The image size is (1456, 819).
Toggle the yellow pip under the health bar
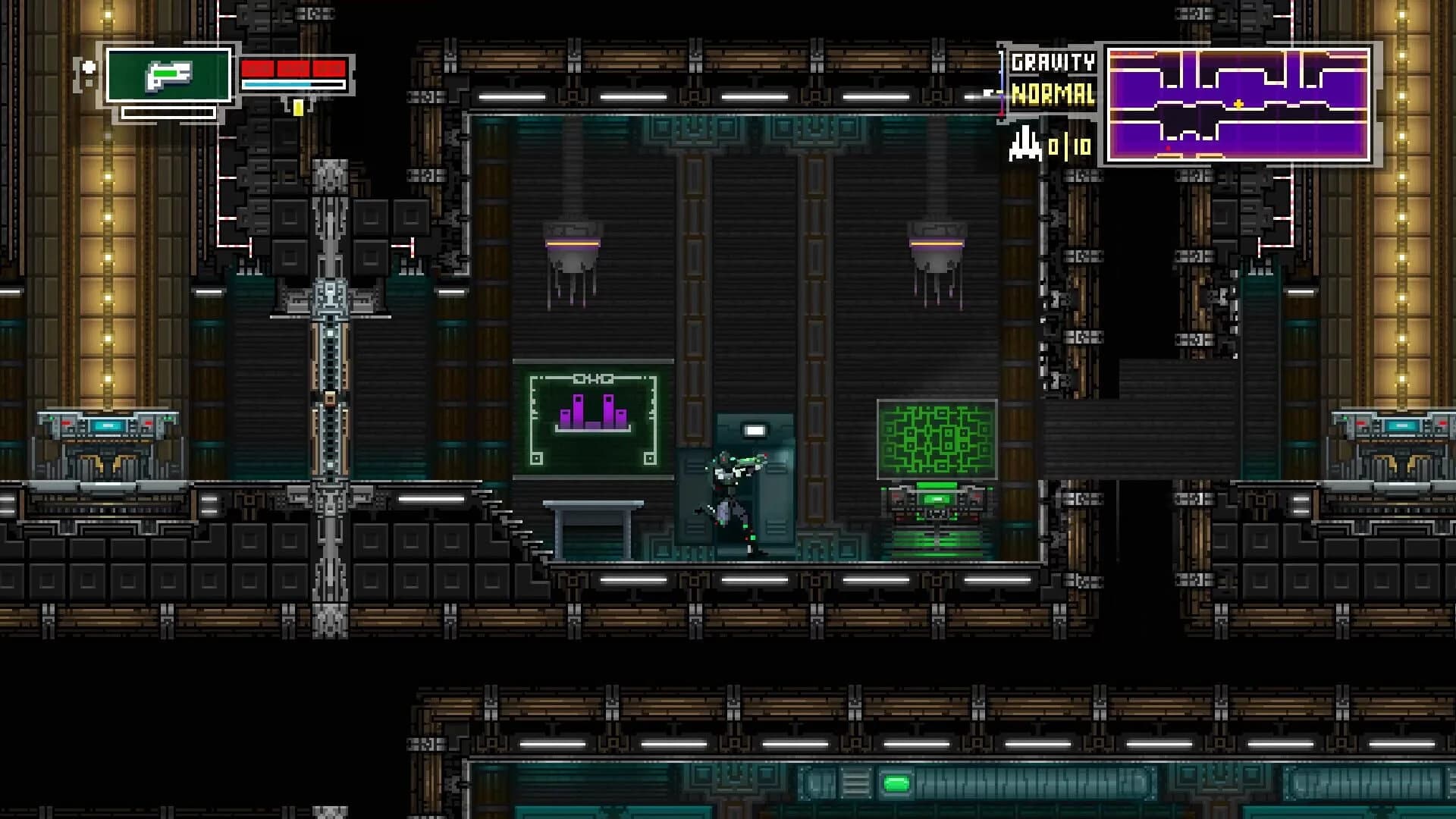(299, 108)
